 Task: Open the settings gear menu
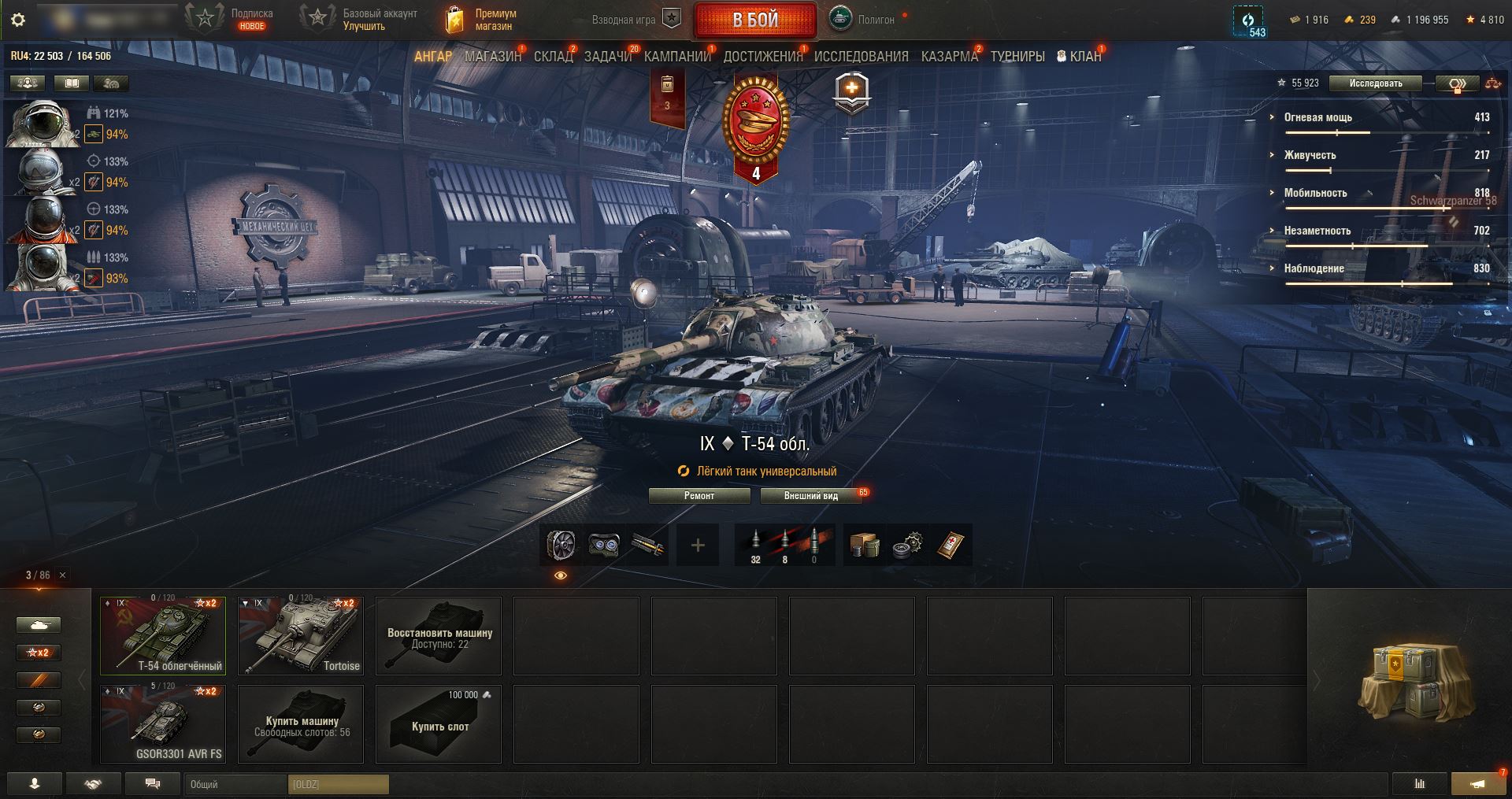(x=18, y=20)
